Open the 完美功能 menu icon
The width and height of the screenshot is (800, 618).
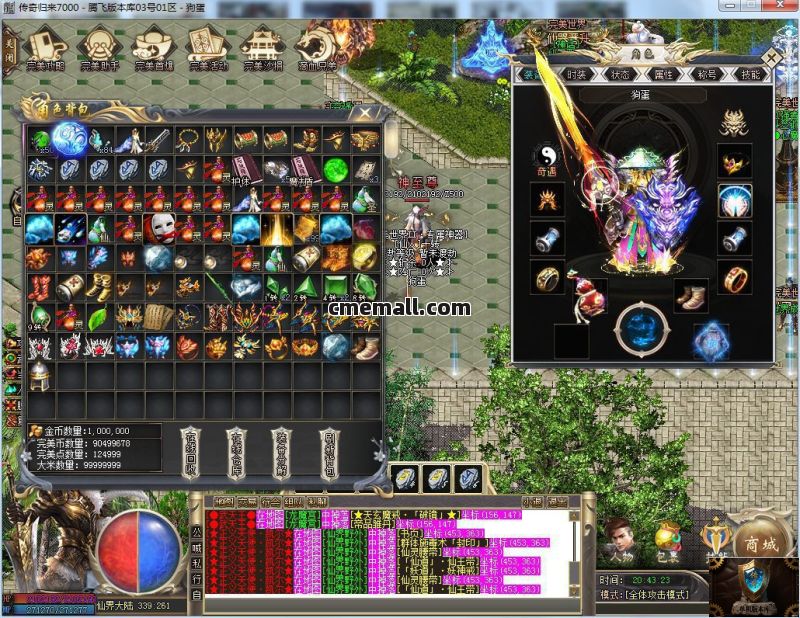tap(46, 45)
